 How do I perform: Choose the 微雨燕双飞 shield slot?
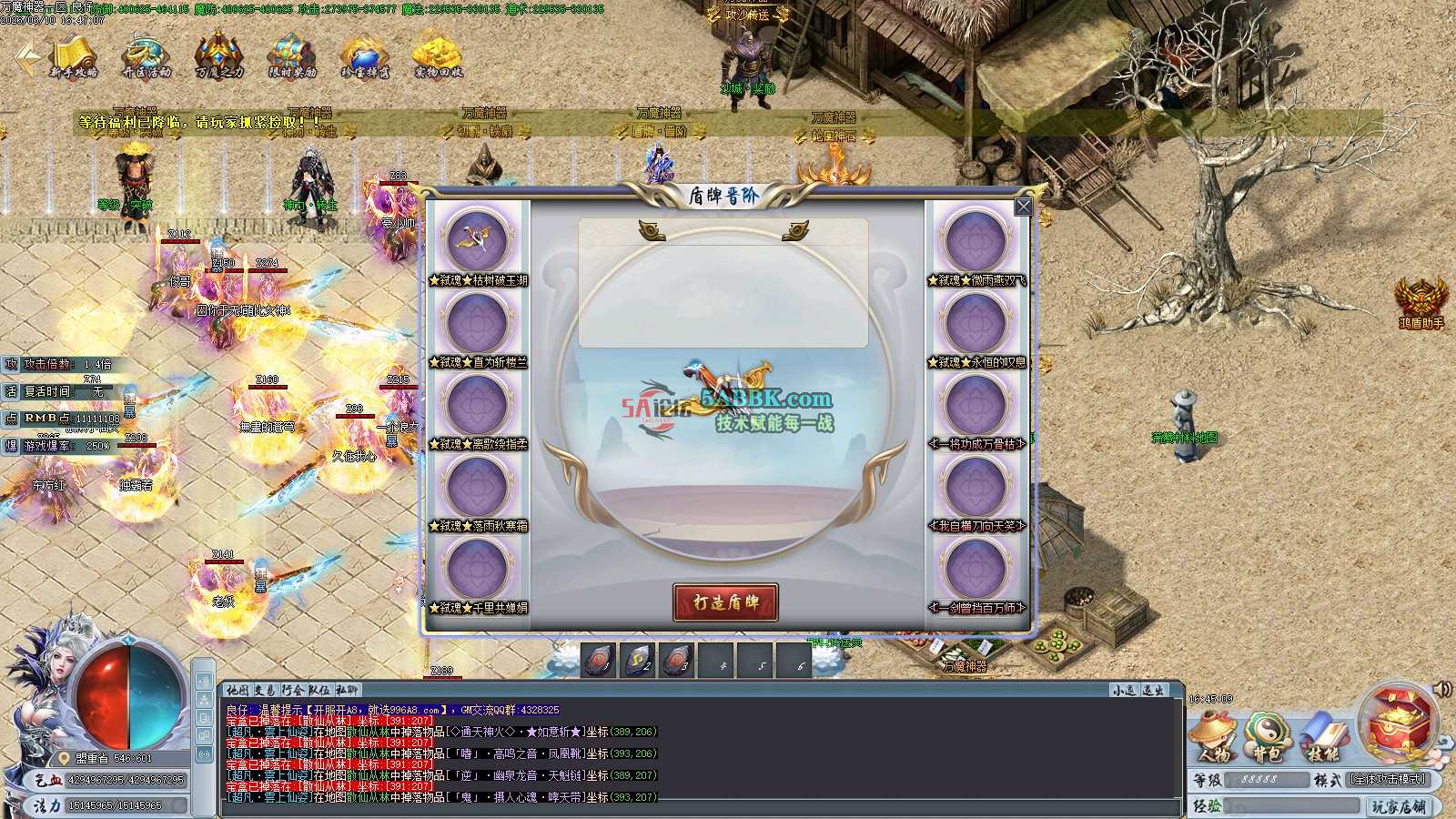point(976,240)
